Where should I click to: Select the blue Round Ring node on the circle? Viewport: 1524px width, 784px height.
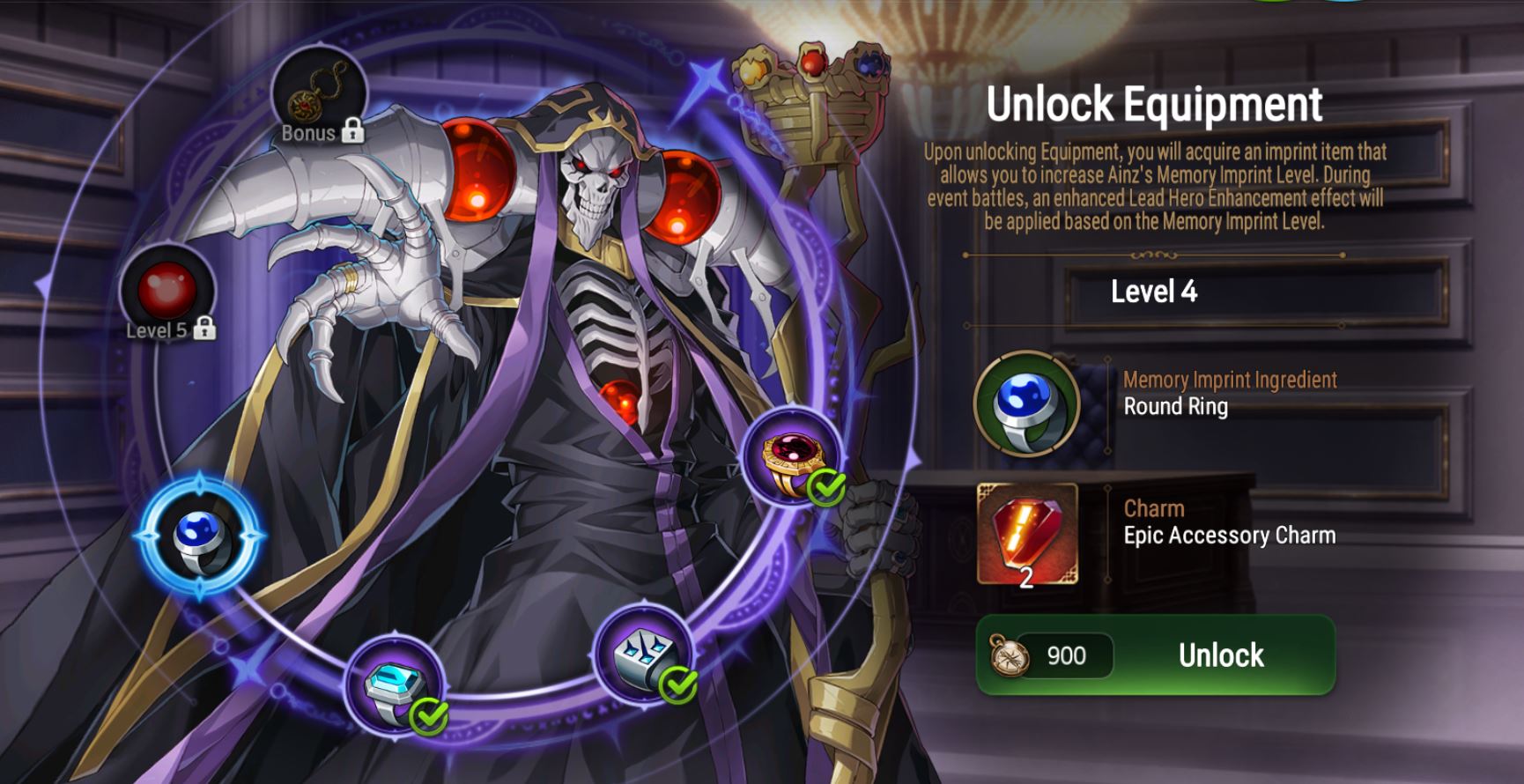[x=200, y=537]
